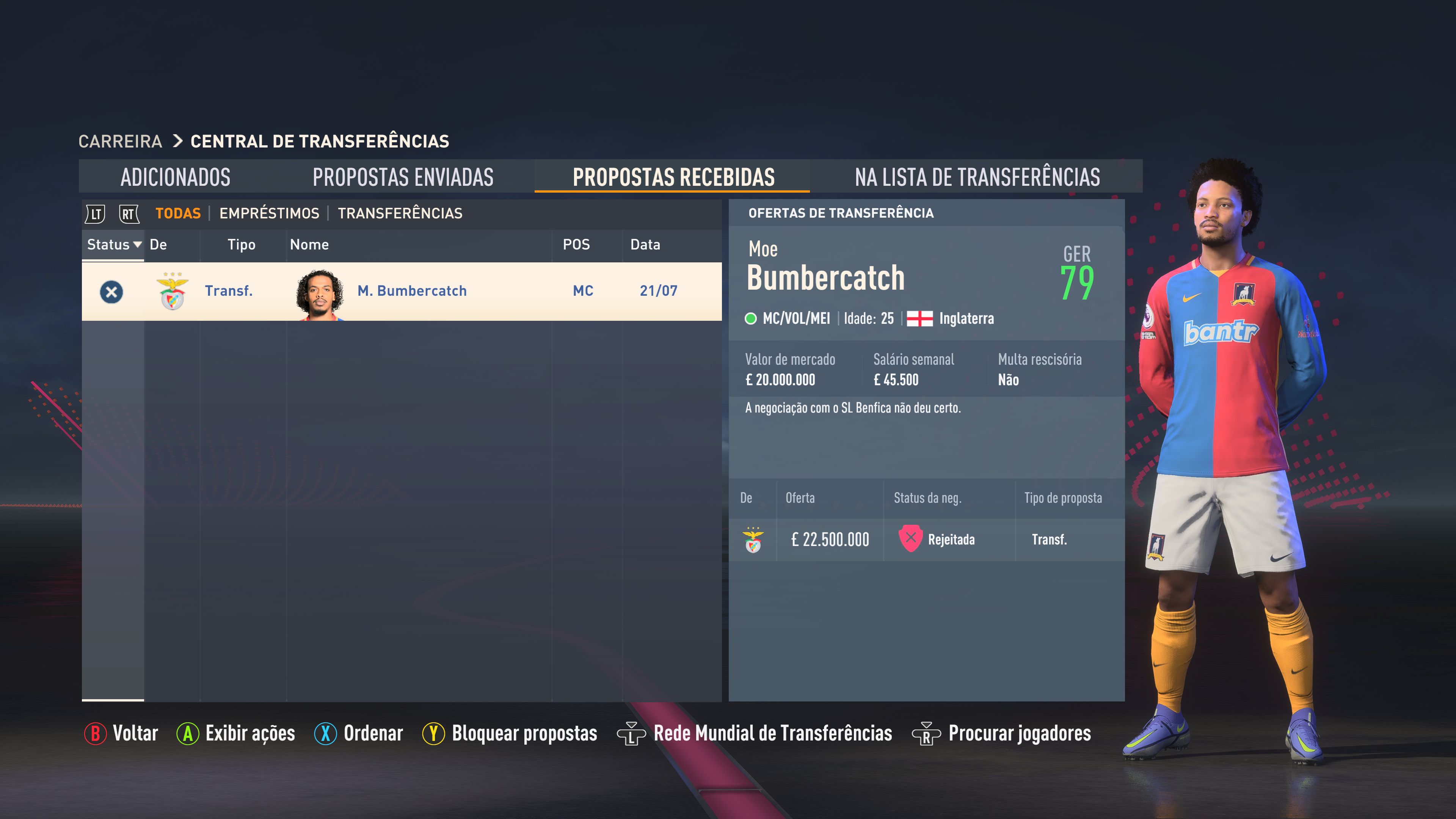Click the rejected proposal X status icon
Viewport: 1456px width, 819px height.
111,291
